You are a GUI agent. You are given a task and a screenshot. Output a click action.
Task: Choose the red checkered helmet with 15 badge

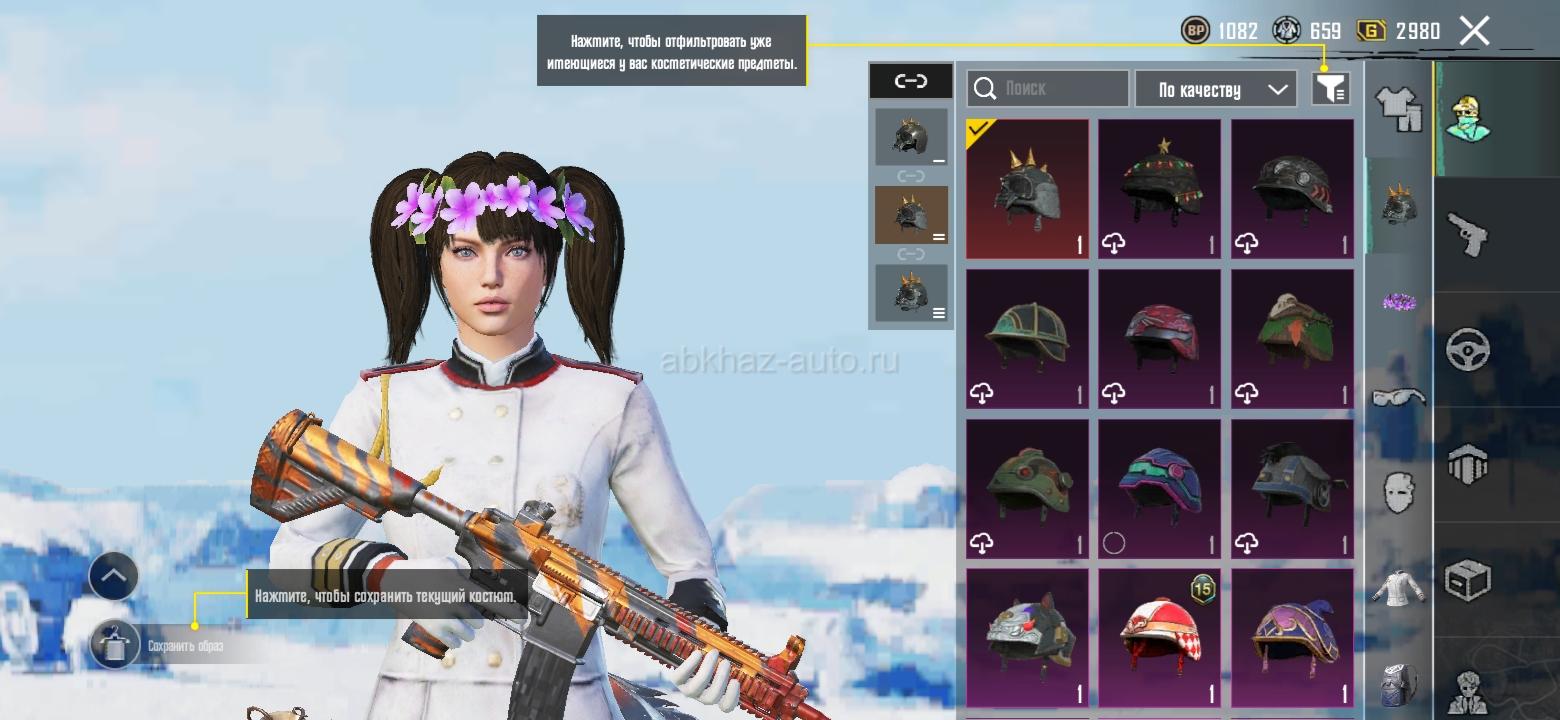[x=1159, y=639]
